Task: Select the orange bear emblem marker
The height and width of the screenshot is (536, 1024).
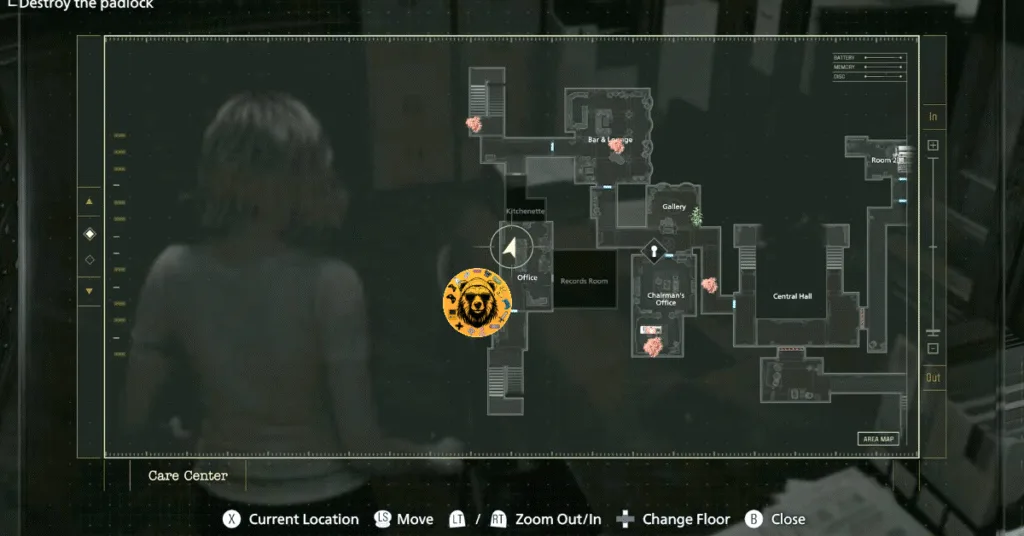Action: point(477,303)
